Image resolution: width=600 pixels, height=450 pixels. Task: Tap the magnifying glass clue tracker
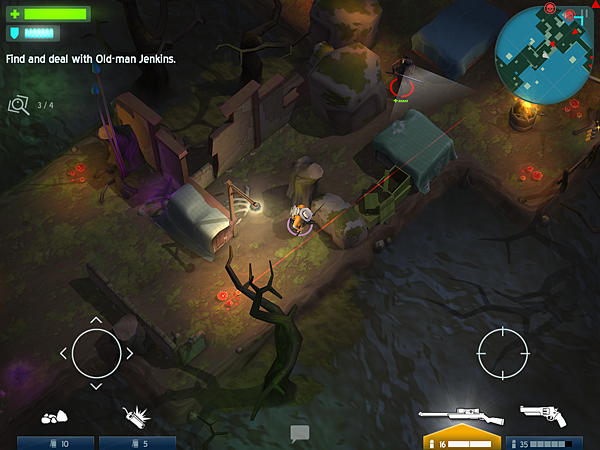click(x=19, y=104)
